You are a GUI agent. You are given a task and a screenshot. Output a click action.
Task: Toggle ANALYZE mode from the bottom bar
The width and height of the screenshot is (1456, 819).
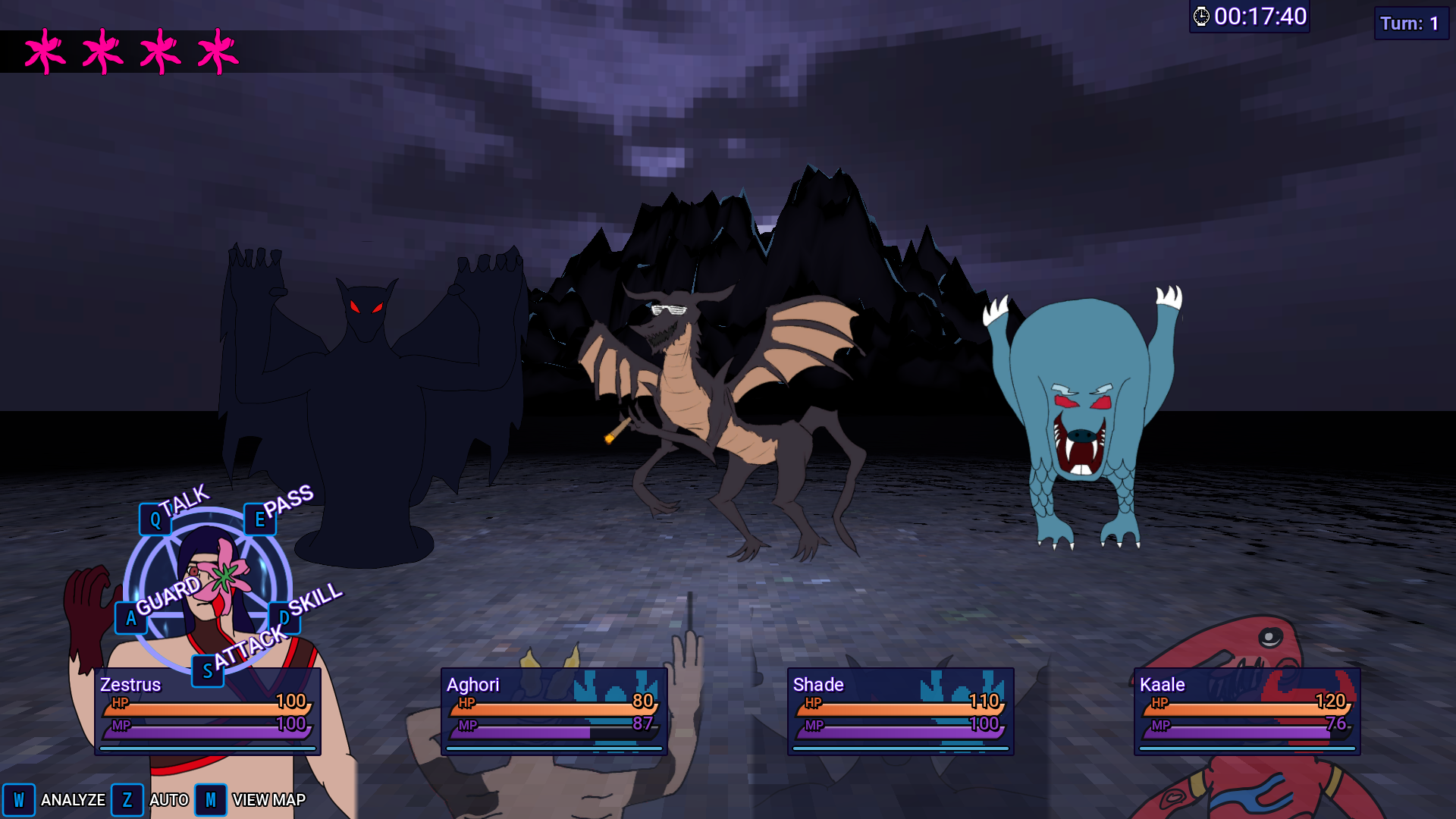74,800
